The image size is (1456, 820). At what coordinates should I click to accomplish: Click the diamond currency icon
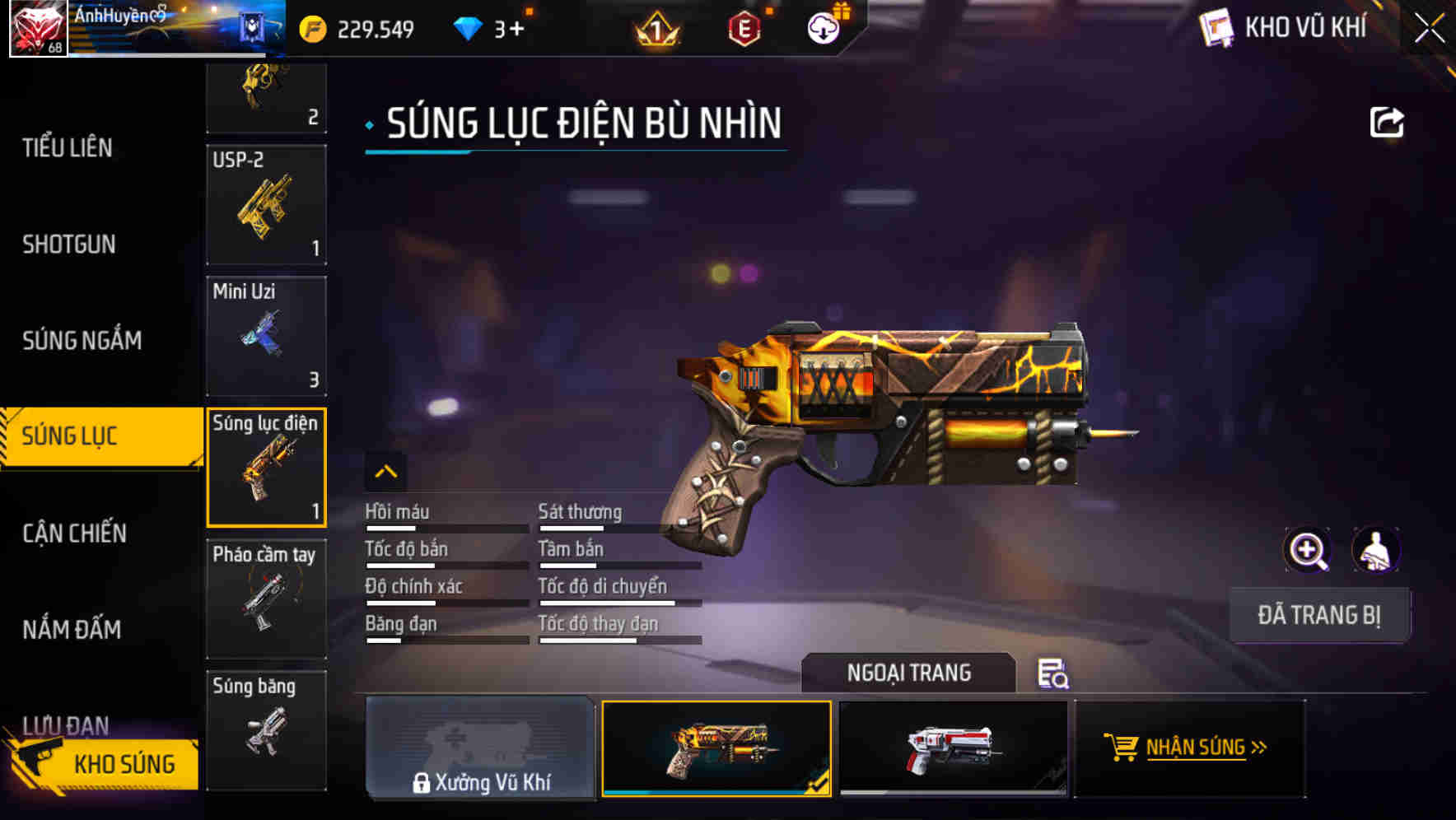pos(468,27)
